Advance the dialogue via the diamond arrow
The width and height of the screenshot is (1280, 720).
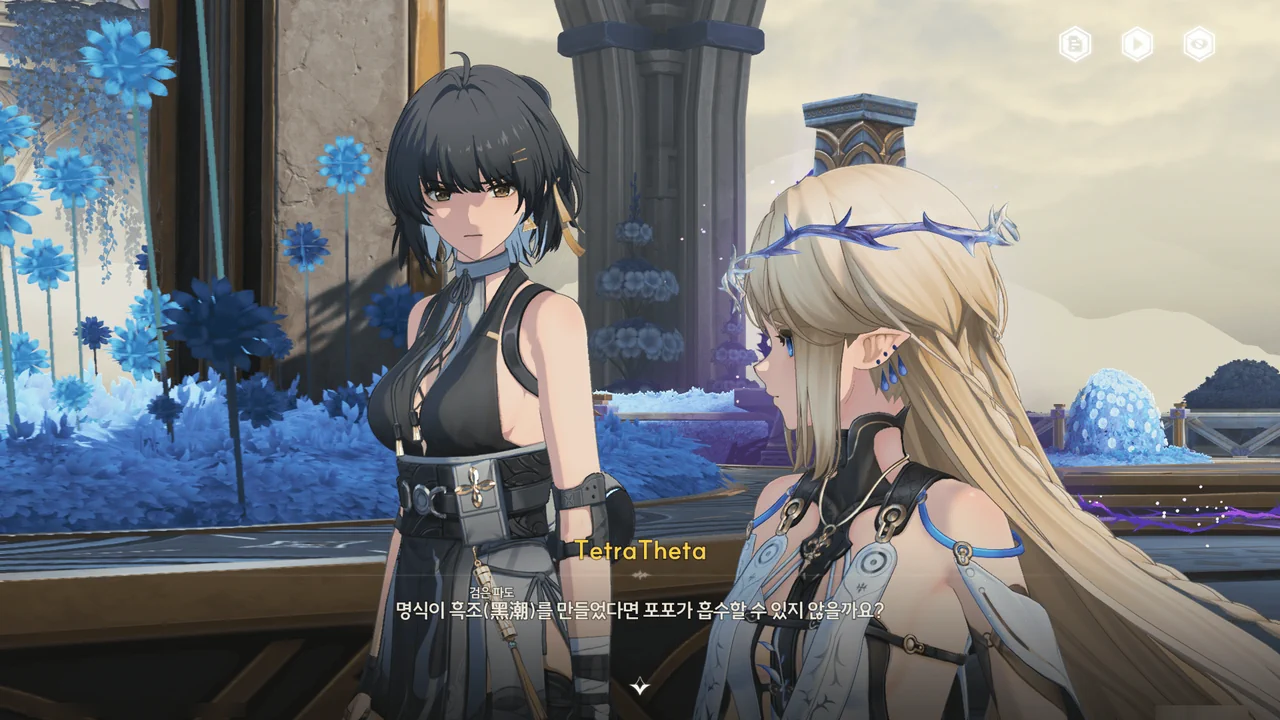click(x=640, y=686)
